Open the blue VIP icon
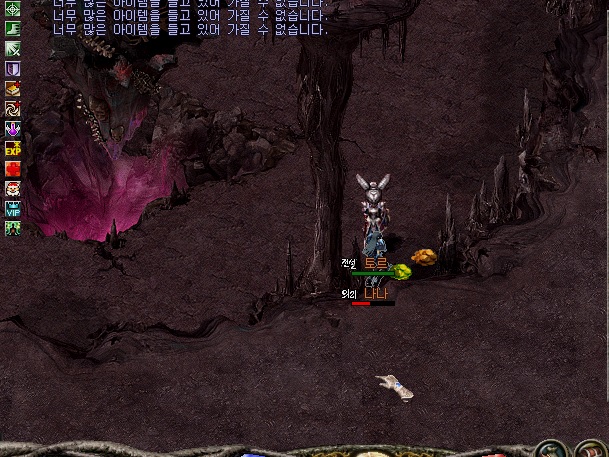Screen dimensions: 609x457 (x=13, y=208)
